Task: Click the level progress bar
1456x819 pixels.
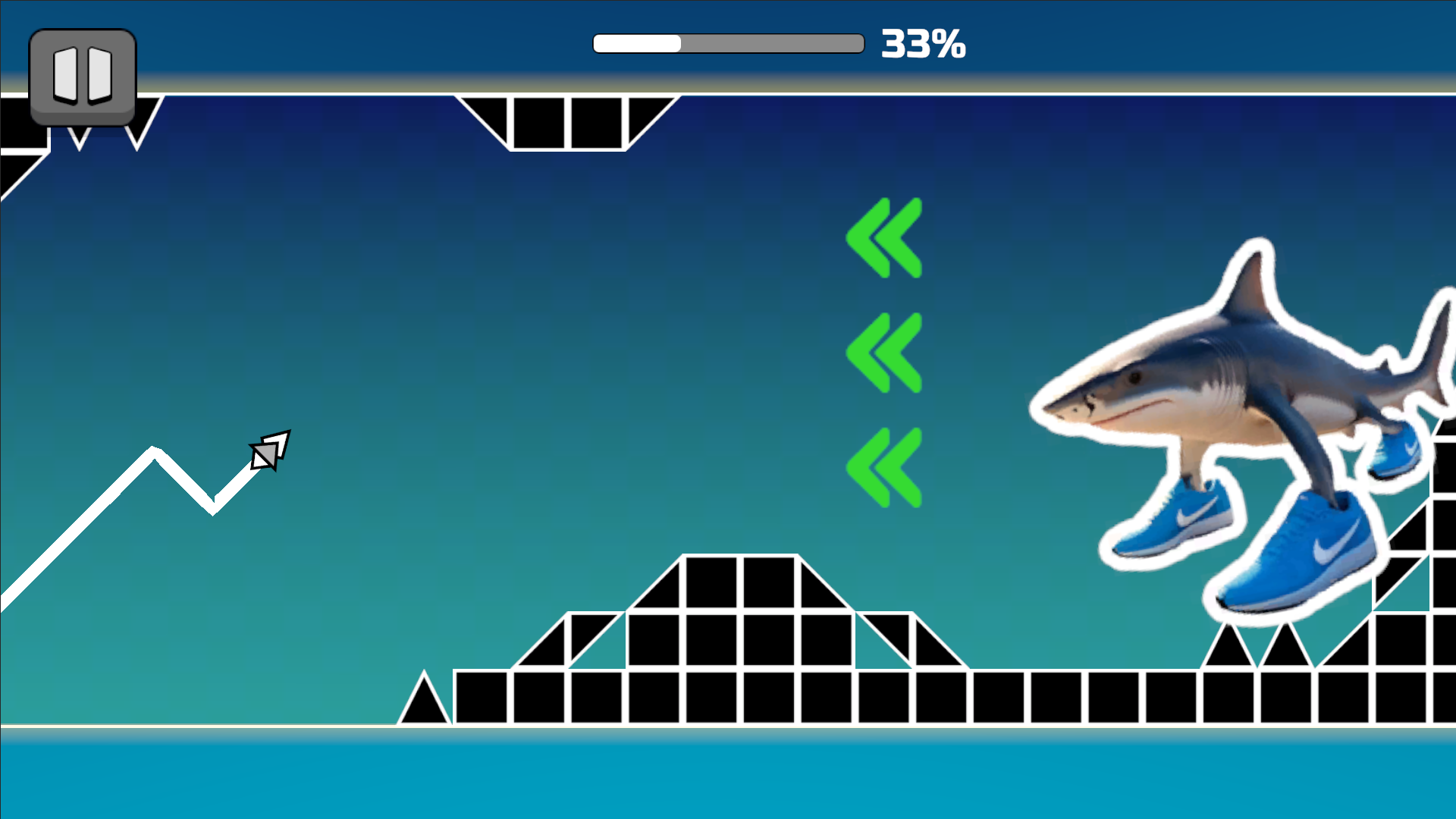Action: point(728,43)
